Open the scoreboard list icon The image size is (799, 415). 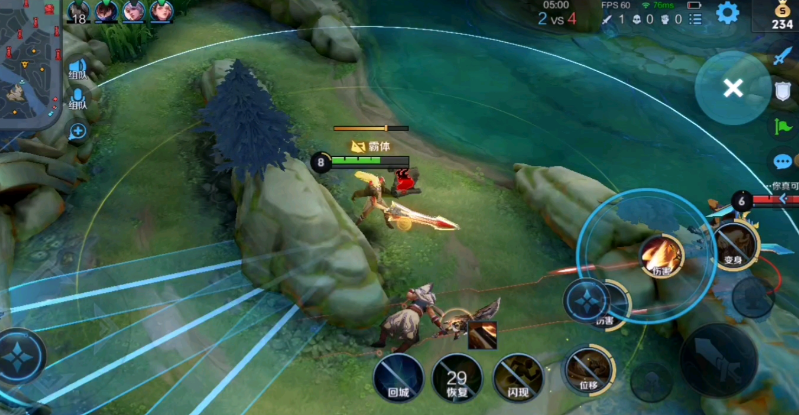click(695, 19)
